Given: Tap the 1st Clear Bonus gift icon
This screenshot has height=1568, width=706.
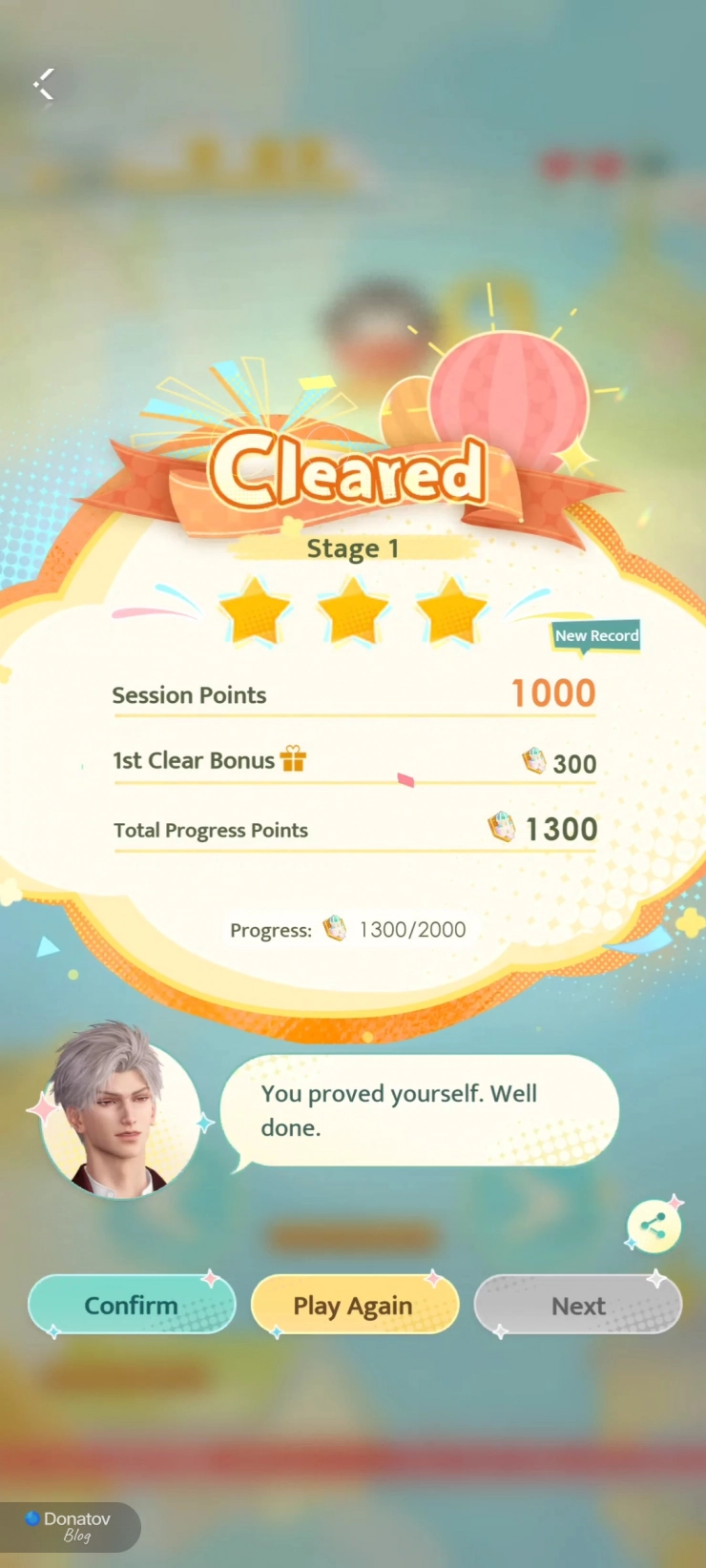Looking at the screenshot, I should pyautogui.click(x=293, y=759).
